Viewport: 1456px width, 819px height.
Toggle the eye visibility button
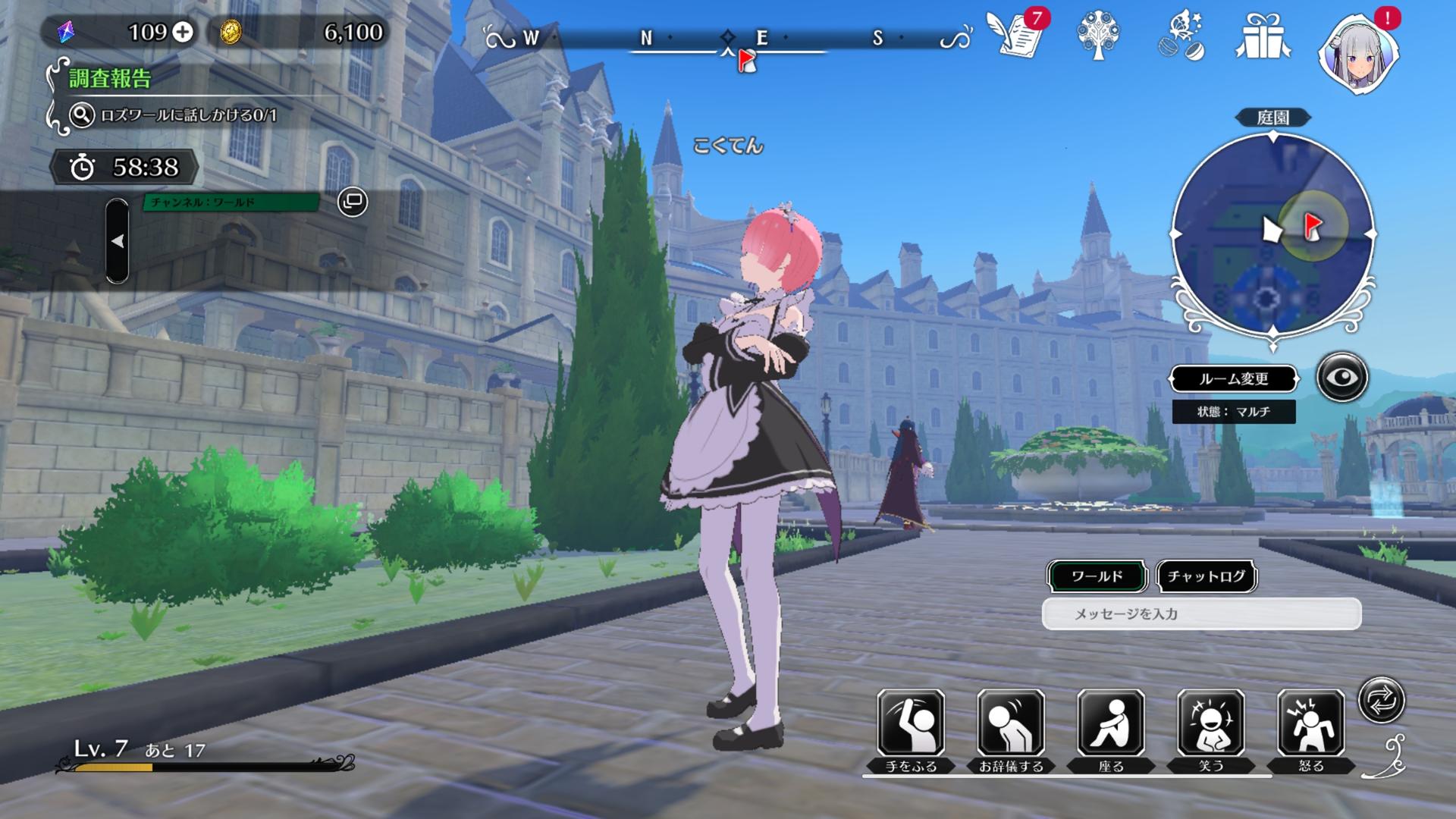pyautogui.click(x=1341, y=377)
